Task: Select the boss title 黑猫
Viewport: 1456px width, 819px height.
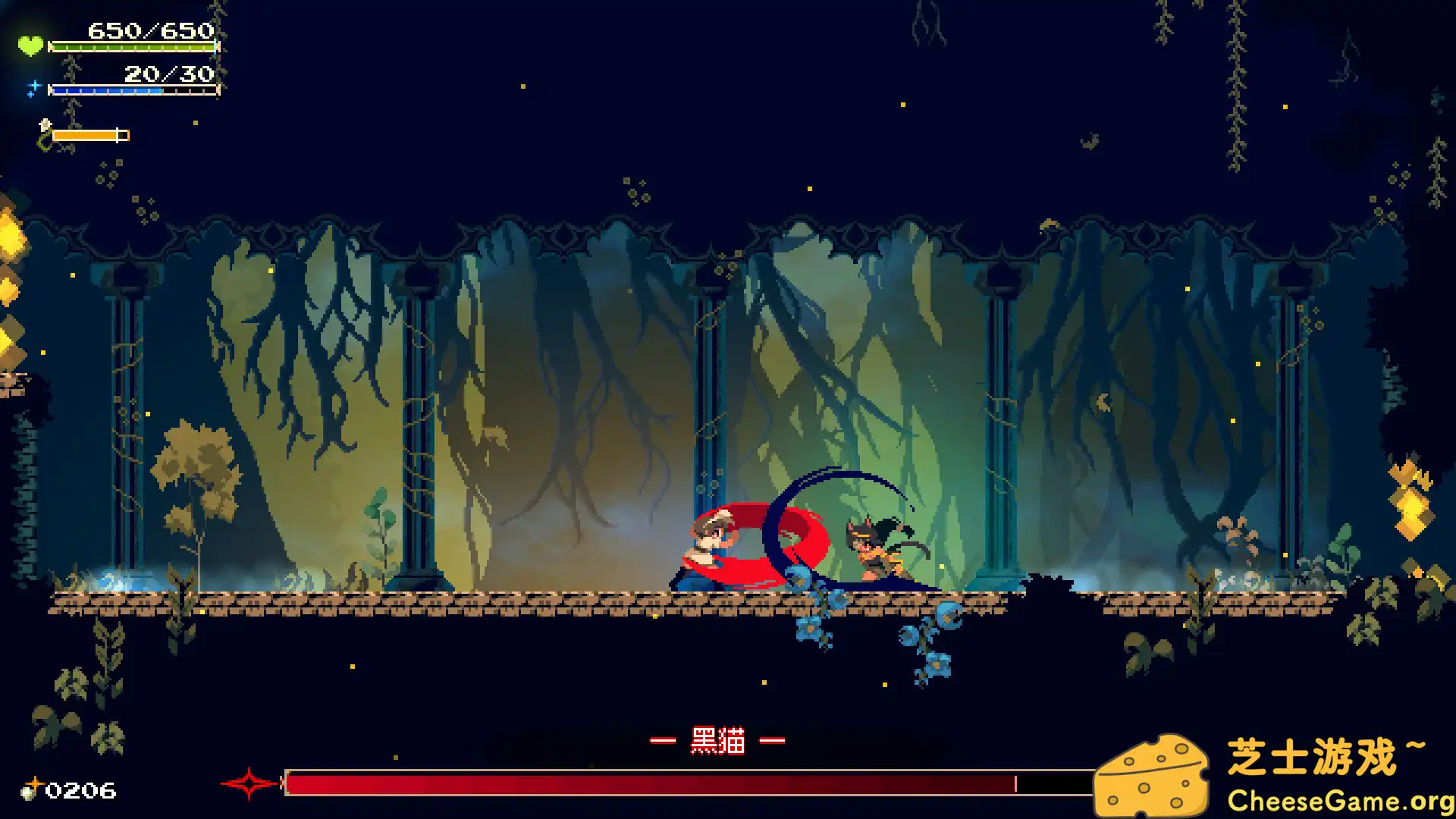Action: (719, 739)
